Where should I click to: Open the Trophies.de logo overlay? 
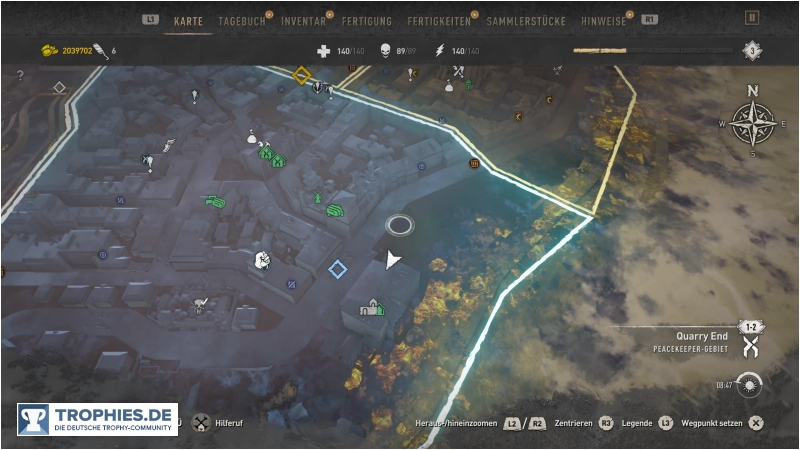97,419
